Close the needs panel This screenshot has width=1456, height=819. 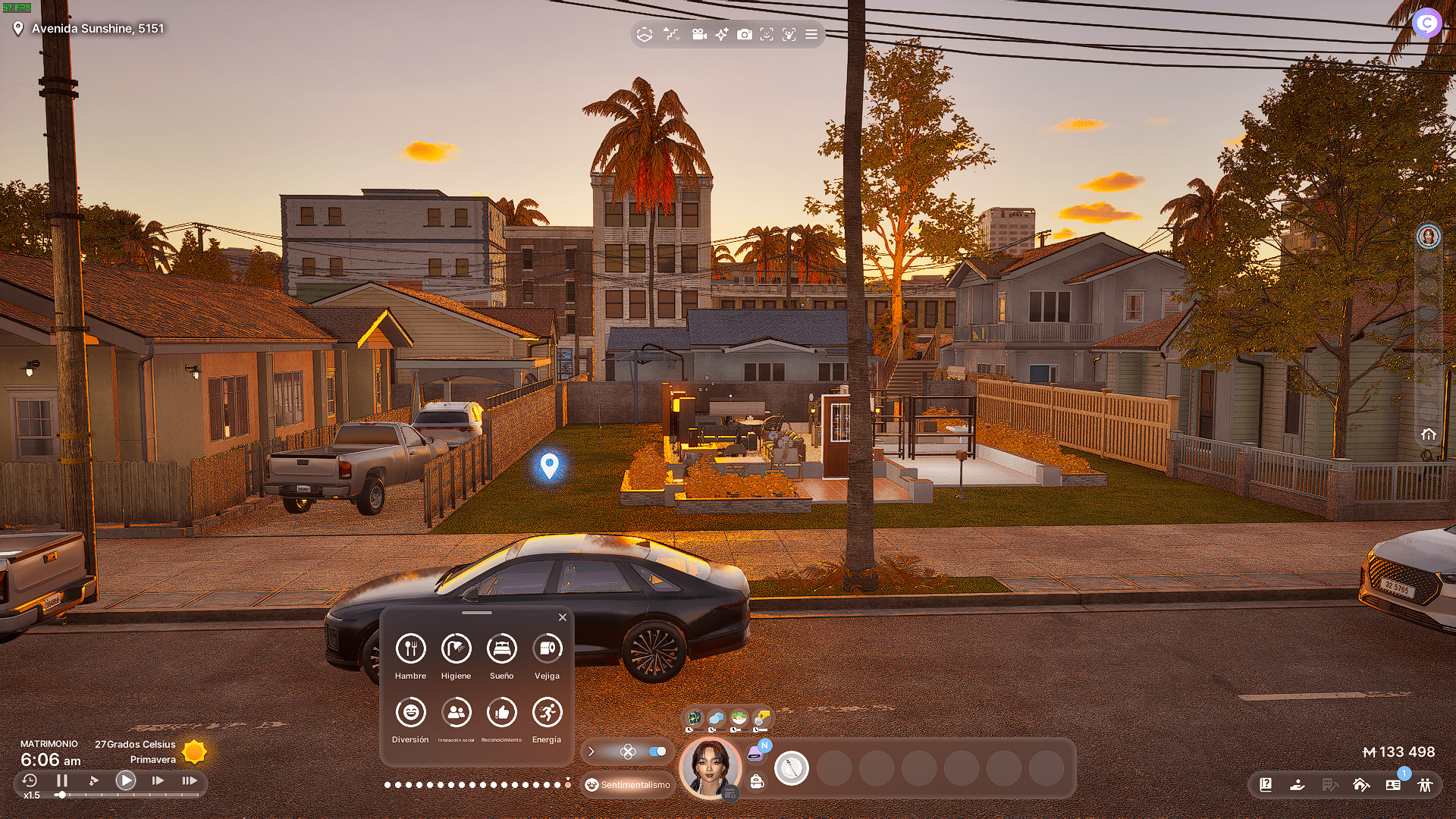click(563, 617)
